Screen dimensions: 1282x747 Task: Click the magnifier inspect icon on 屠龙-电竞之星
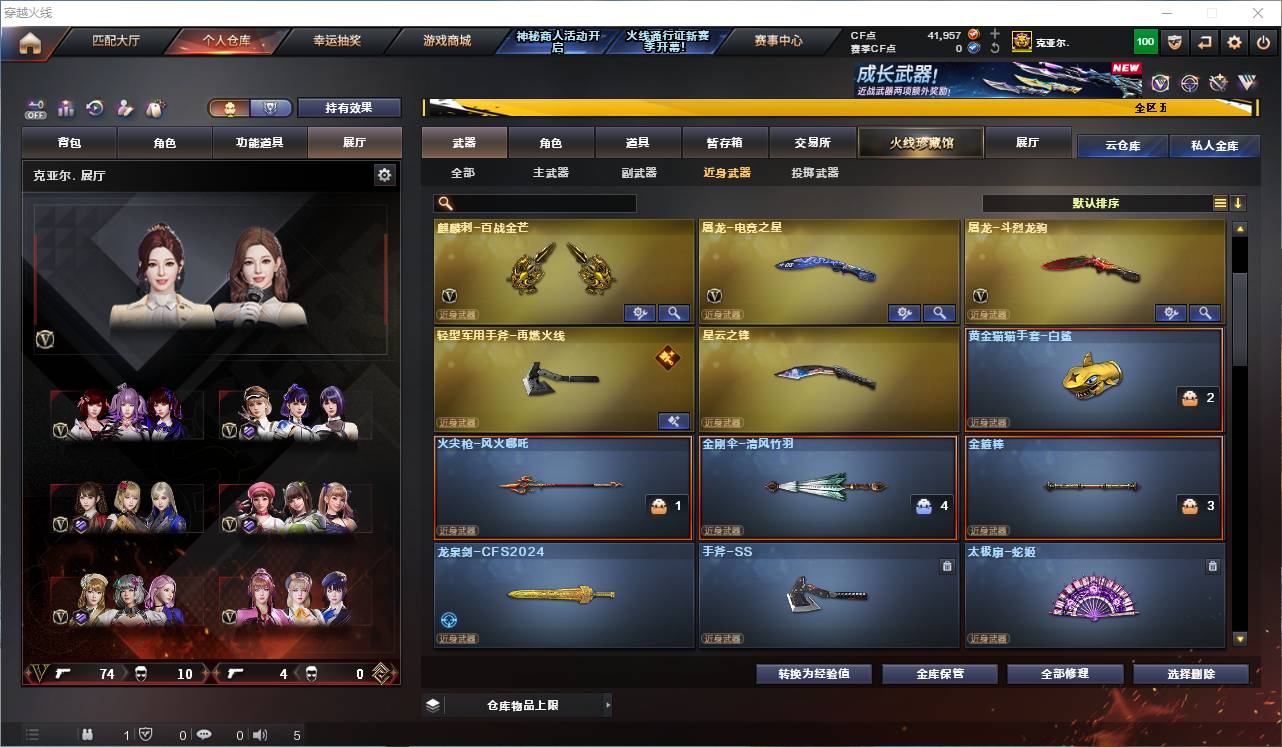pos(940,312)
